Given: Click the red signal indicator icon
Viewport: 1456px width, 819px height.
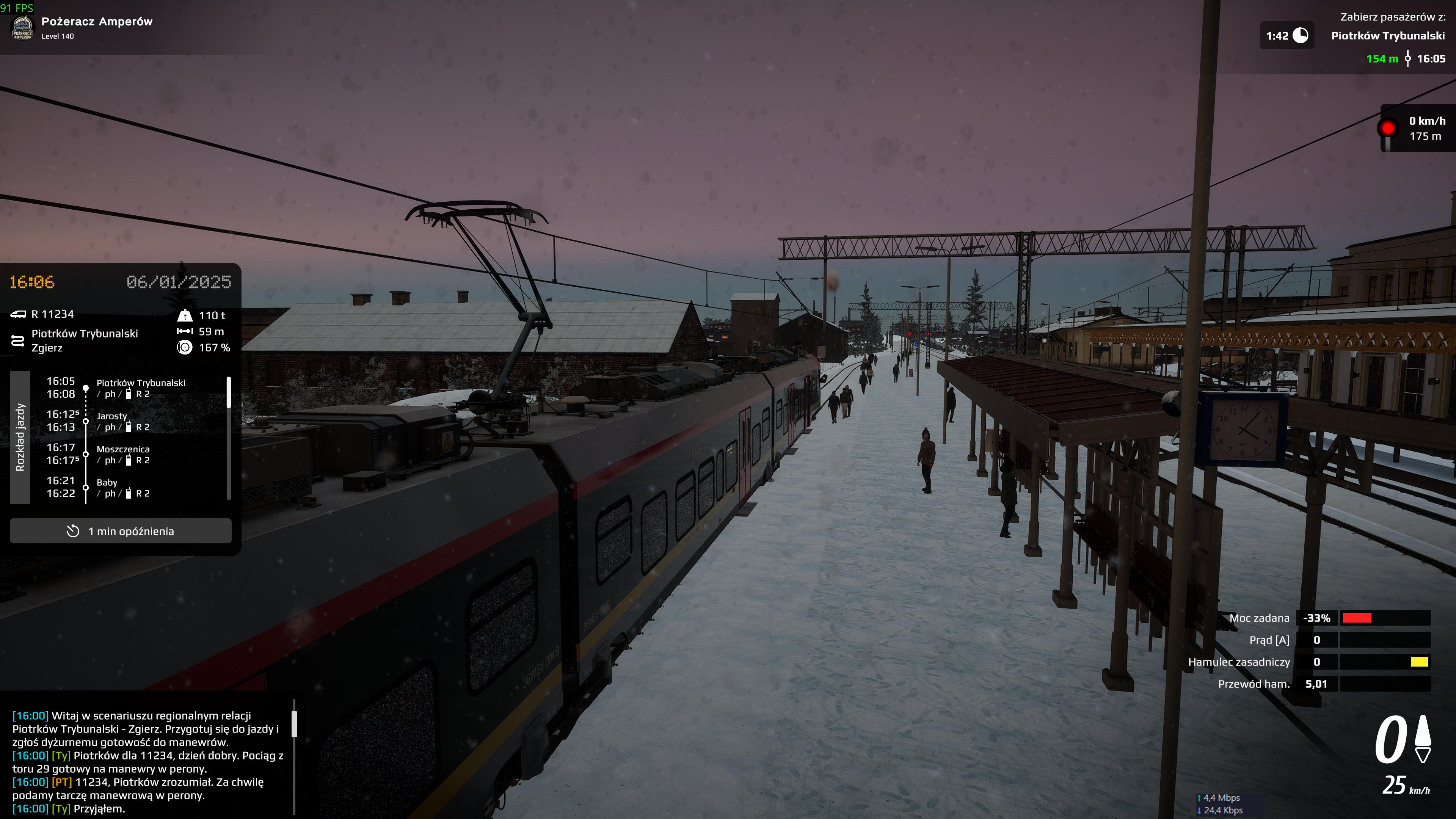Looking at the screenshot, I should 1388,129.
